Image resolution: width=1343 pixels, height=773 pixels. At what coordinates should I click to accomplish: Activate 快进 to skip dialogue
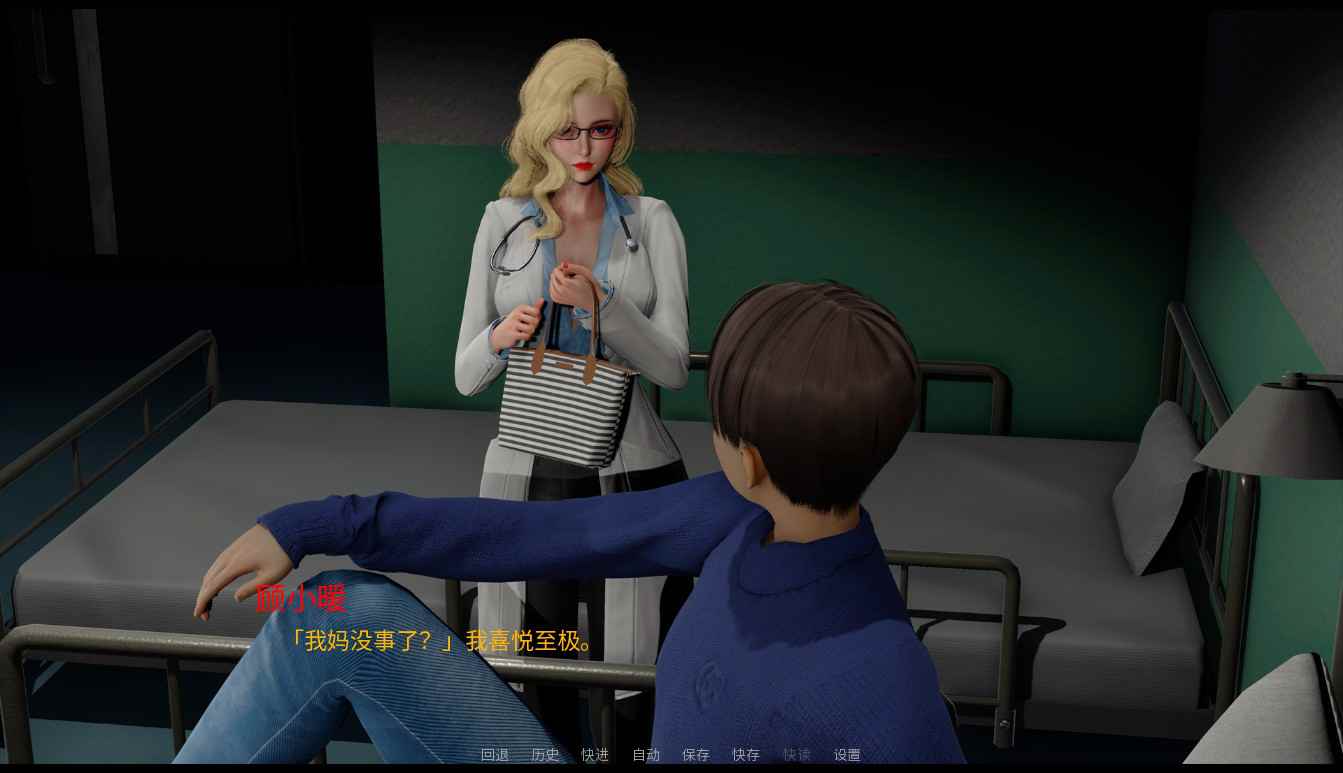pyautogui.click(x=595, y=755)
